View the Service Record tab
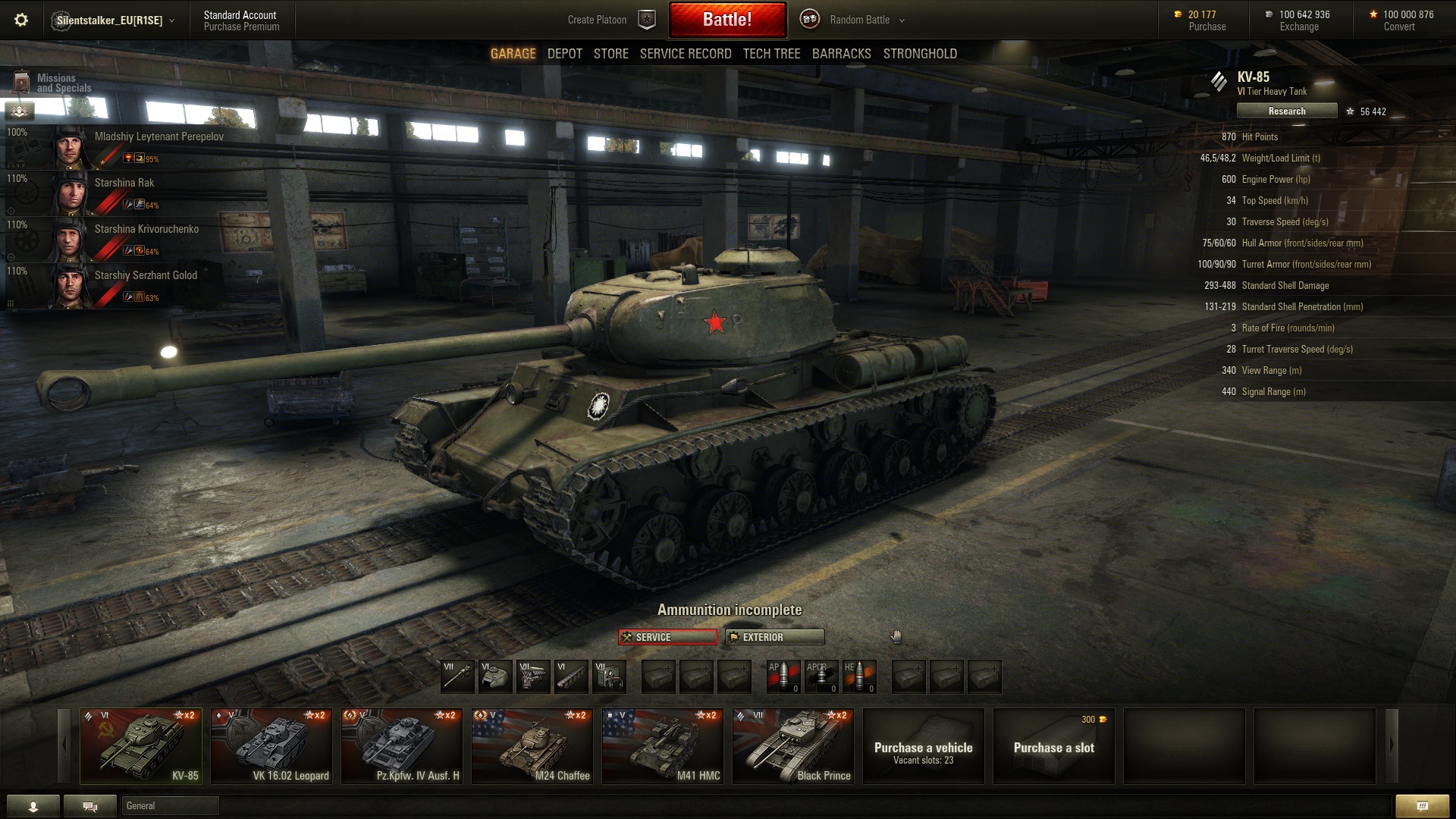The width and height of the screenshot is (1456, 819). [x=686, y=54]
